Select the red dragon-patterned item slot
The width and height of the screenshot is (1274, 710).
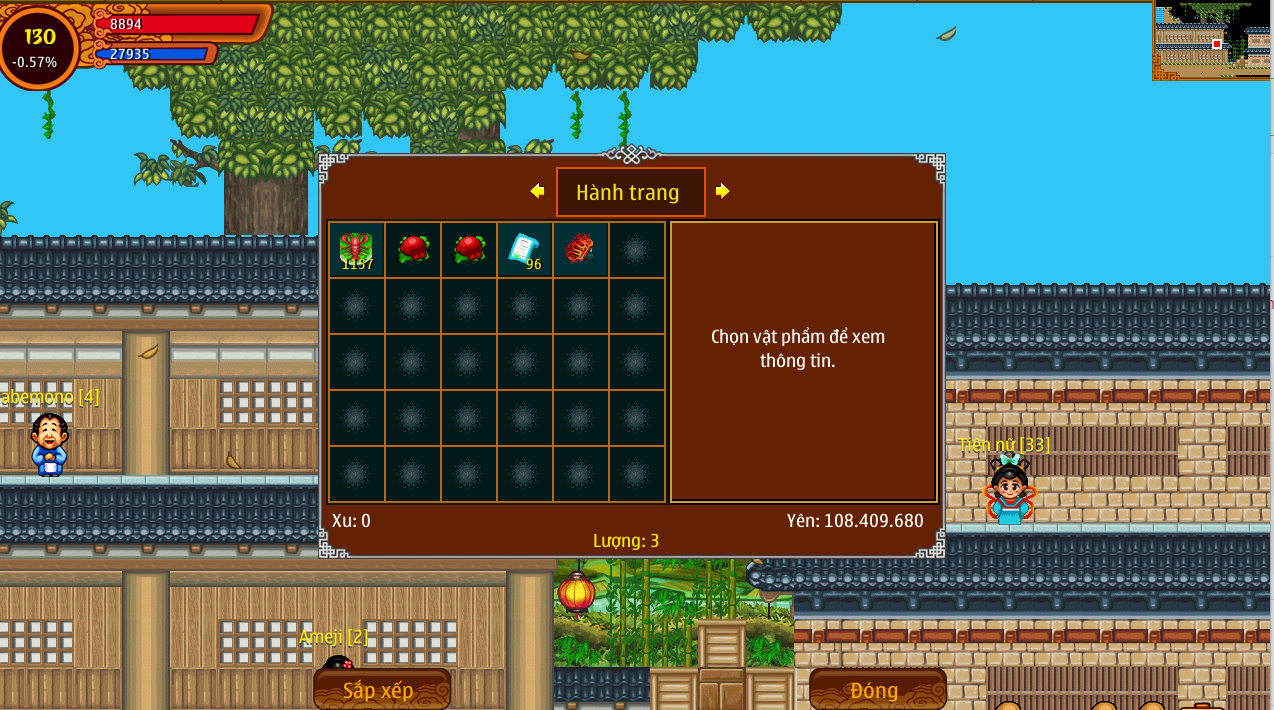click(x=580, y=249)
